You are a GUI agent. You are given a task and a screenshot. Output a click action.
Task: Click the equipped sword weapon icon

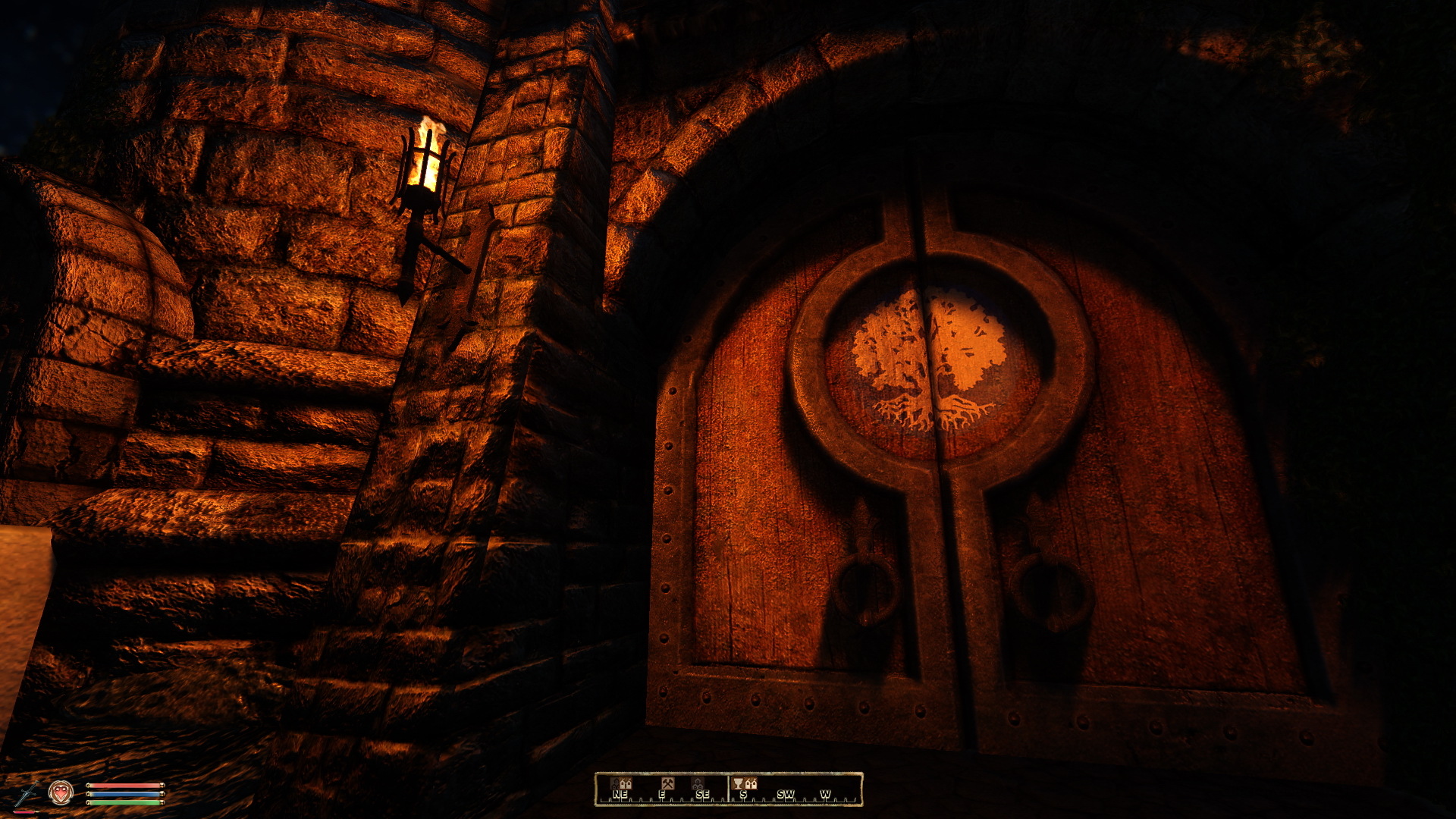point(28,794)
